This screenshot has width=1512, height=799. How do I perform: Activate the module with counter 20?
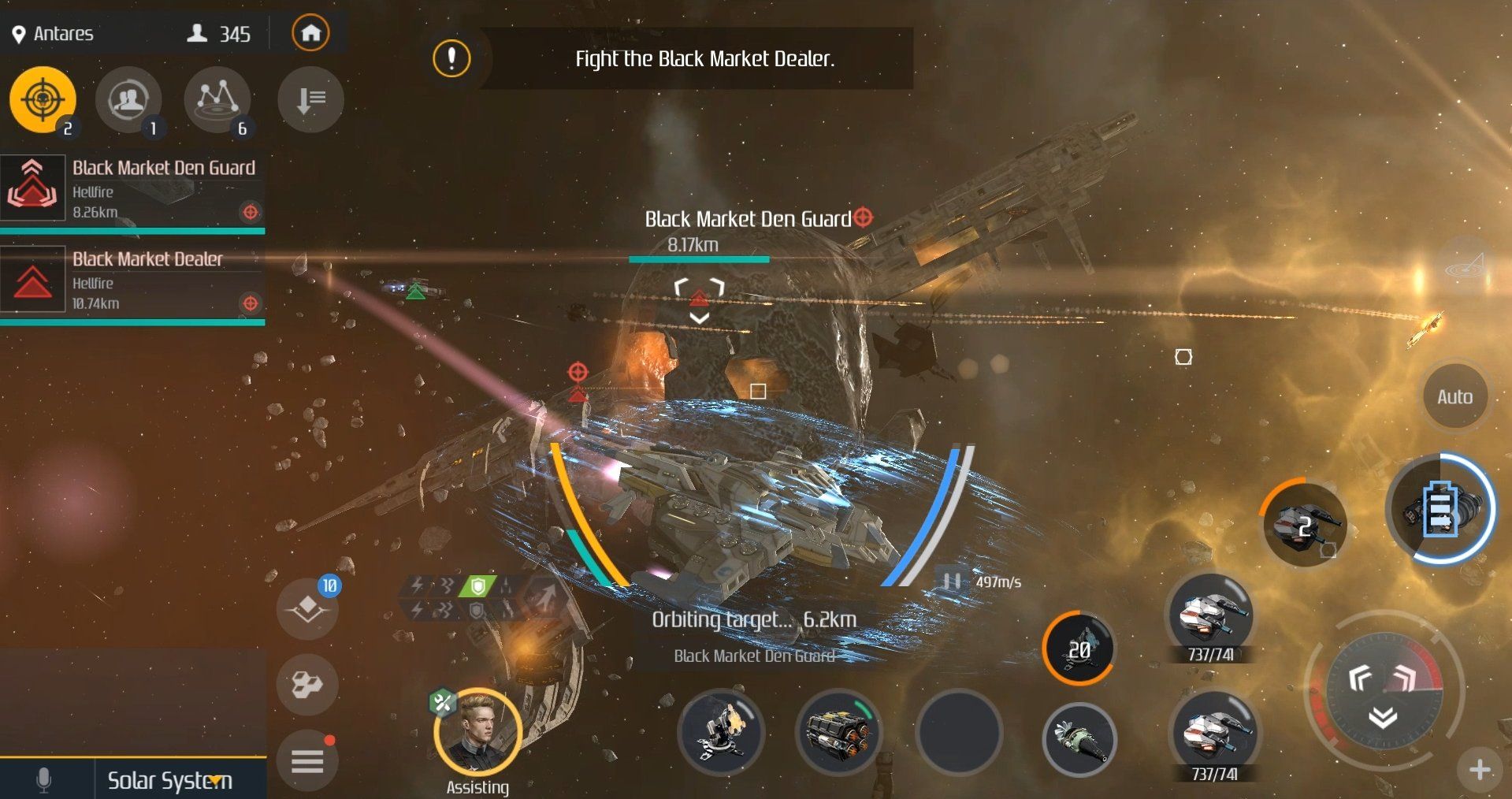point(1079,648)
